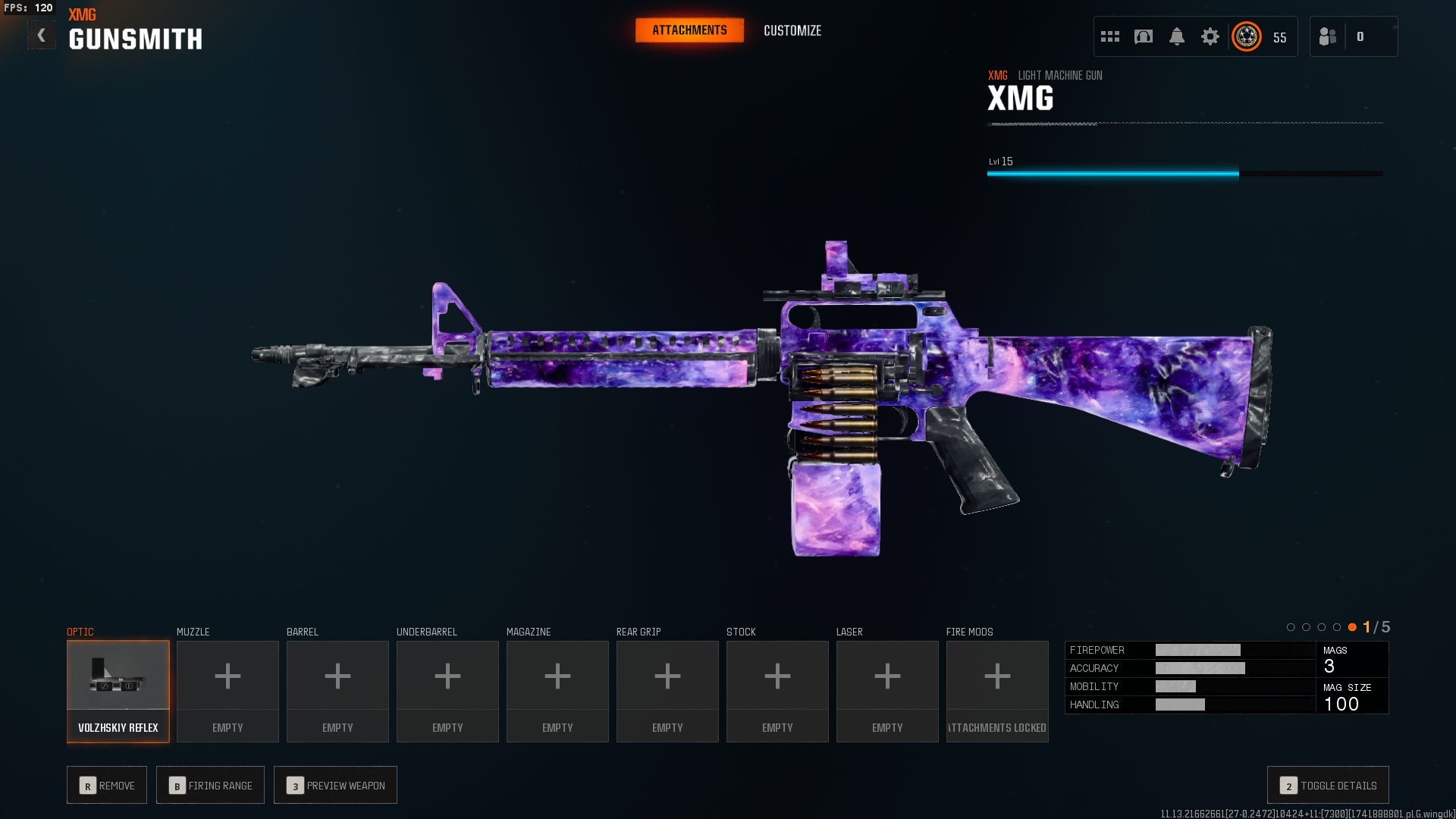
Task: Open notifications bell icon
Action: coord(1177,36)
